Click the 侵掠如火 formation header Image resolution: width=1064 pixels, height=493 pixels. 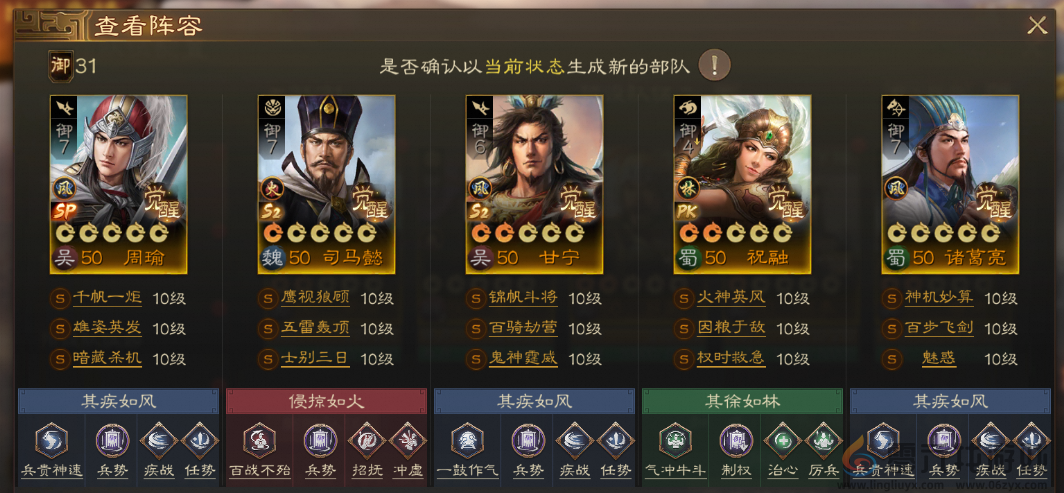(326, 401)
